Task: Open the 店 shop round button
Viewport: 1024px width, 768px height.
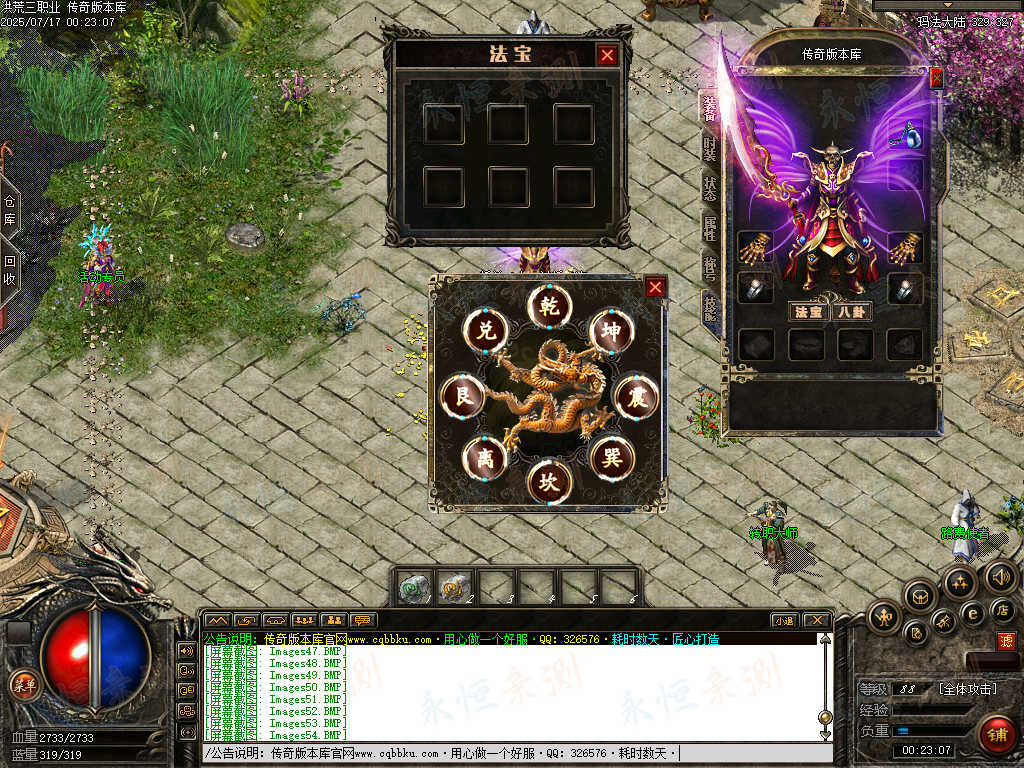Action: pos(1003,609)
